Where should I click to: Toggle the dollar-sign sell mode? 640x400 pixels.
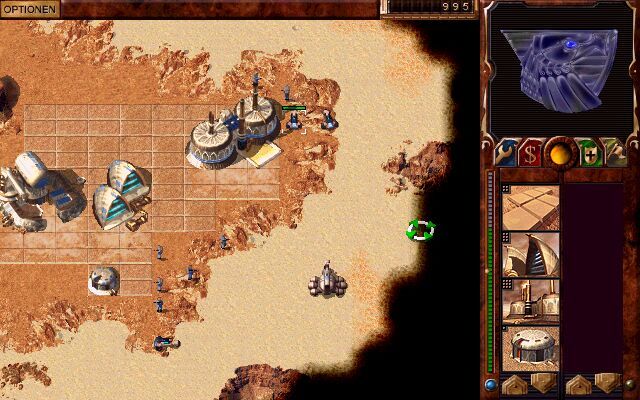[x=531, y=153]
